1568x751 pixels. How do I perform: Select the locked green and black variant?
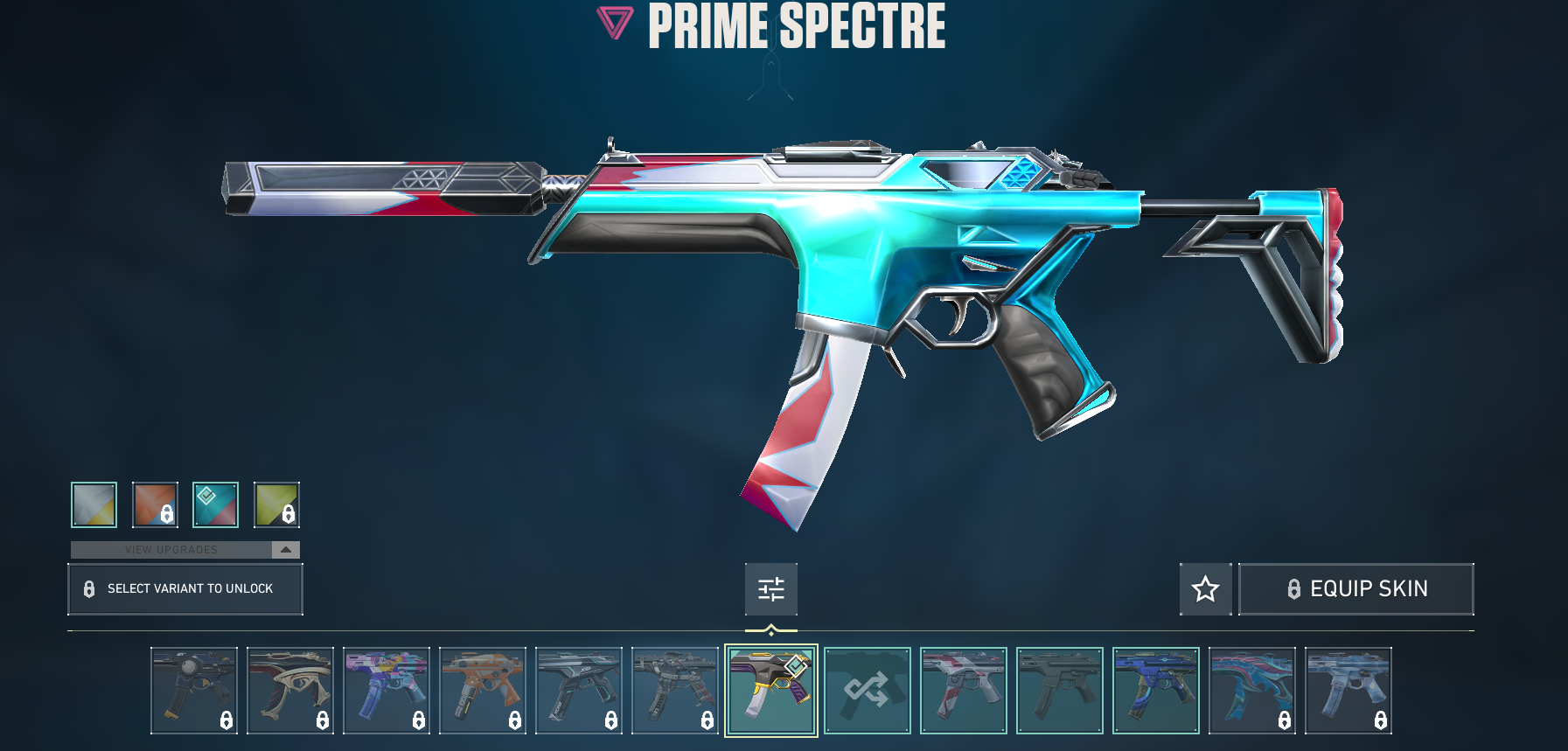pyautogui.click(x=276, y=504)
